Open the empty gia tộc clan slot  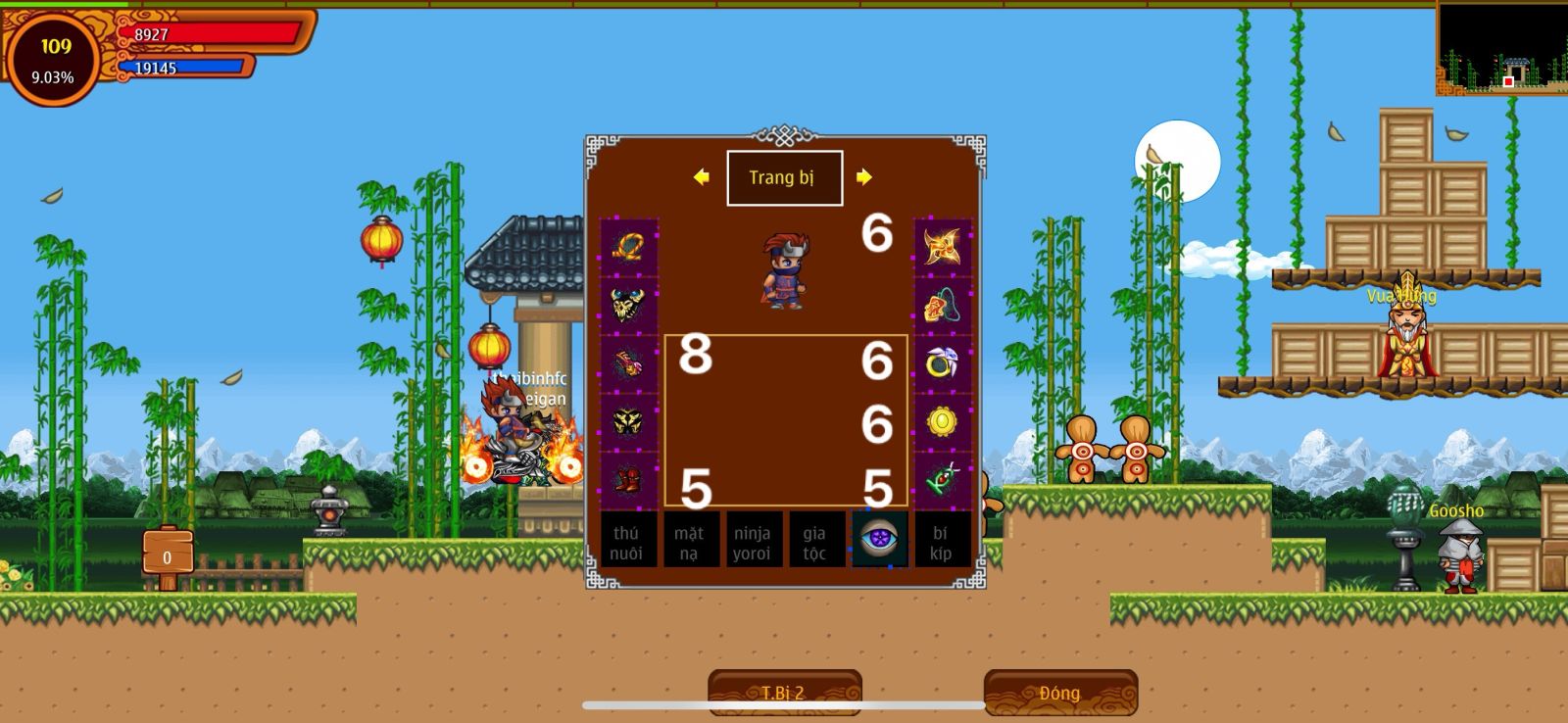pyautogui.click(x=815, y=542)
